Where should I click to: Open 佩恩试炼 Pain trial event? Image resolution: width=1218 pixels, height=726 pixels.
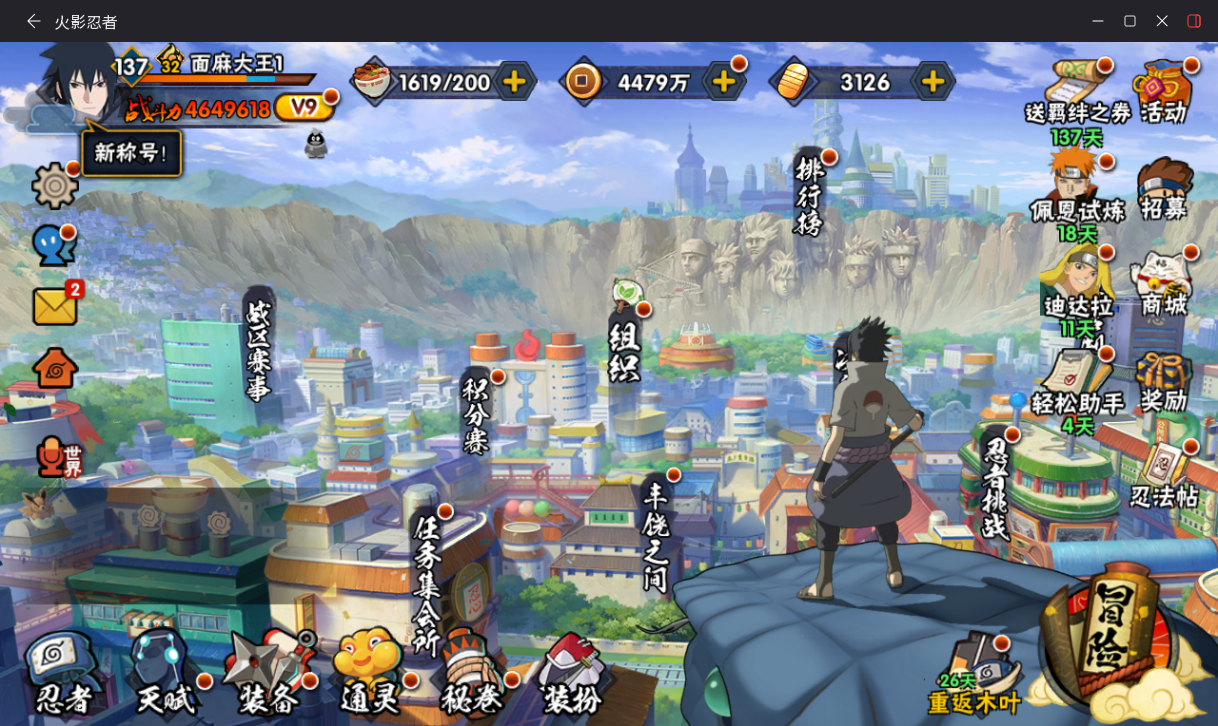(x=1077, y=189)
